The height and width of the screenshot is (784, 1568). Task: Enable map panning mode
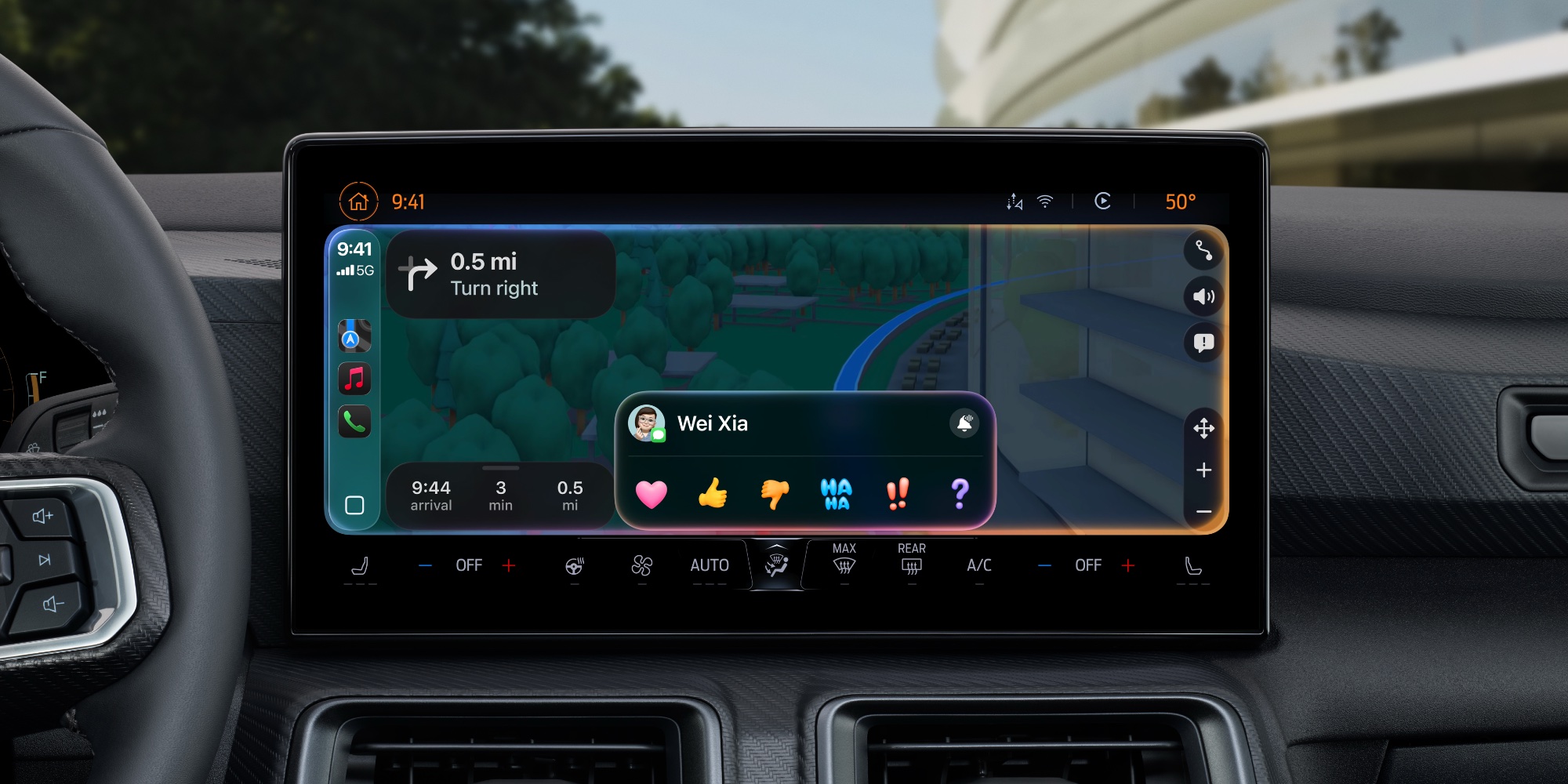(1204, 429)
